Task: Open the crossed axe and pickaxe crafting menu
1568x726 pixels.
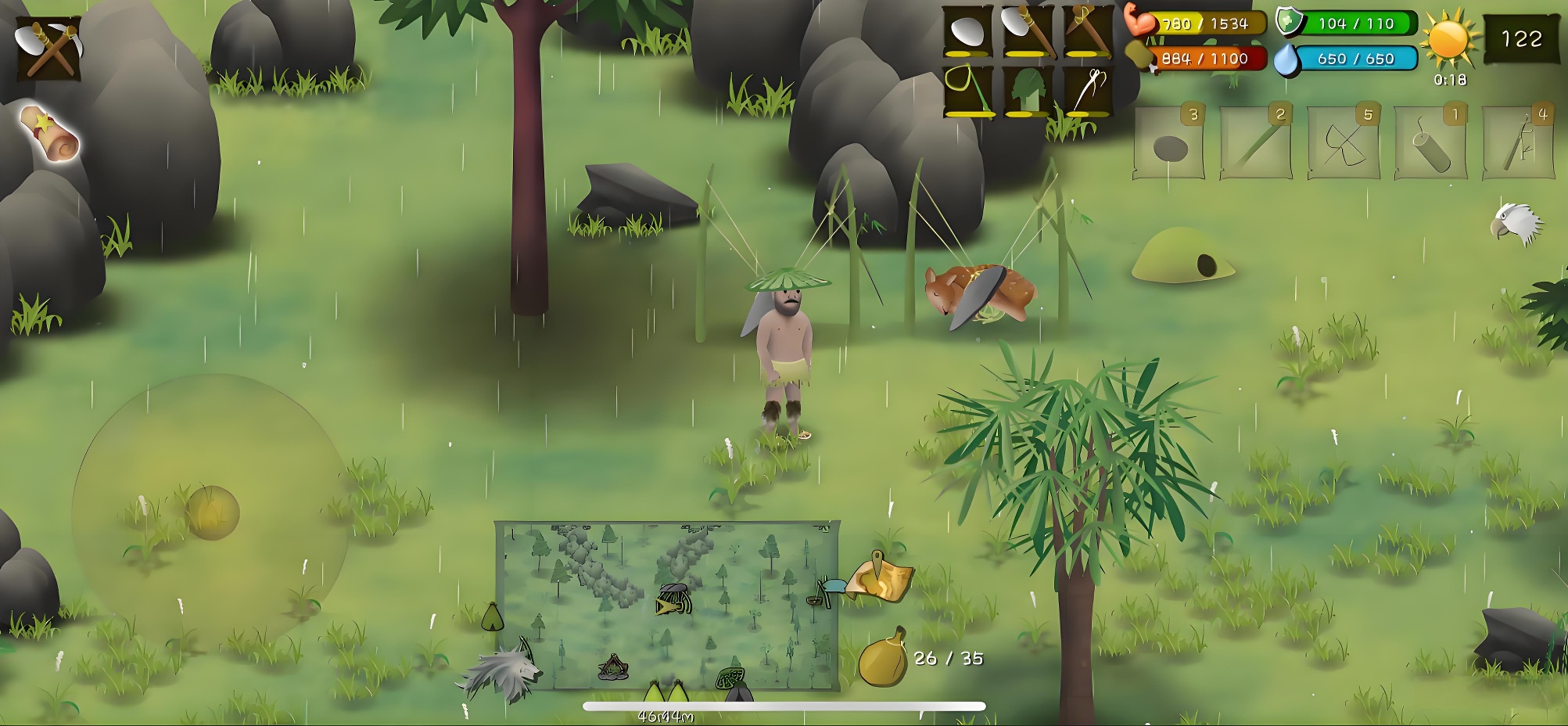Action: 48,49
